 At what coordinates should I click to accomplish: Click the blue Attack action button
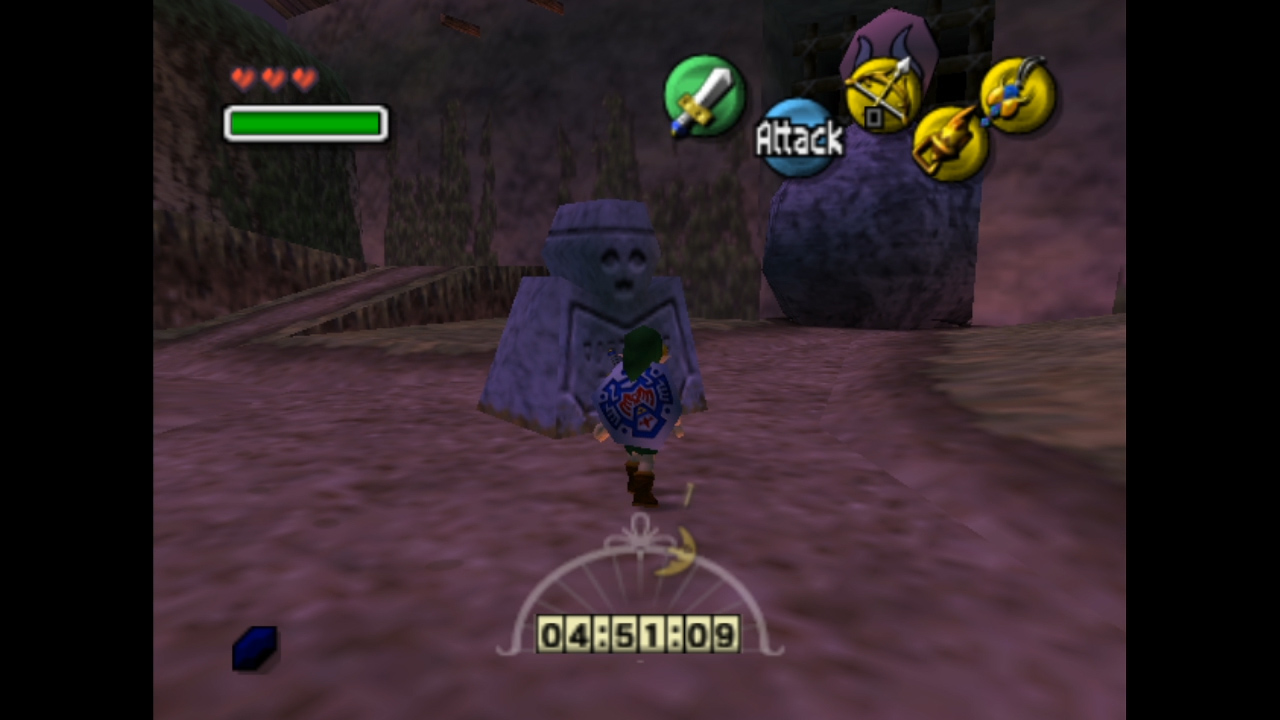click(798, 138)
